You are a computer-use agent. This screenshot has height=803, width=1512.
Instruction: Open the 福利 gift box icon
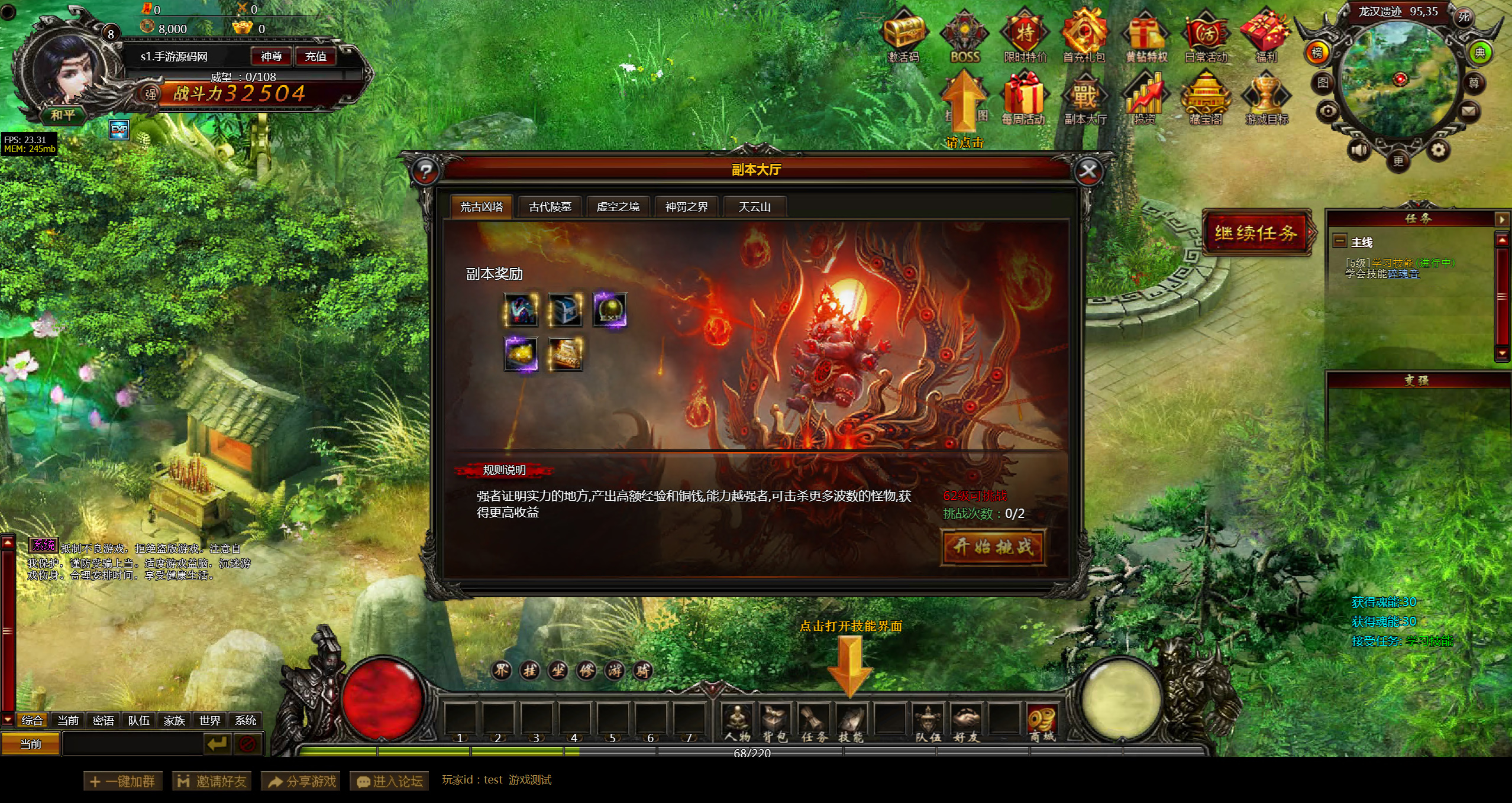(1266, 37)
